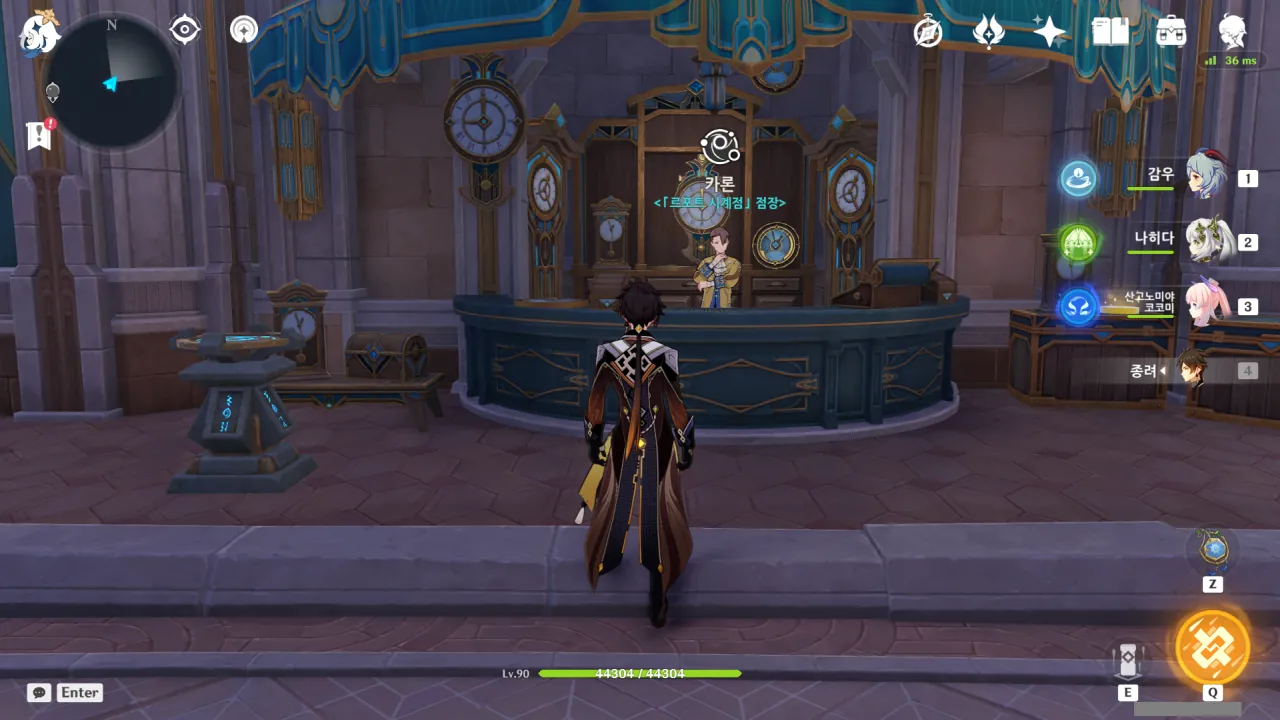The width and height of the screenshot is (1280, 720).
Task: Open the quest log with red alert
Action: 40,135
